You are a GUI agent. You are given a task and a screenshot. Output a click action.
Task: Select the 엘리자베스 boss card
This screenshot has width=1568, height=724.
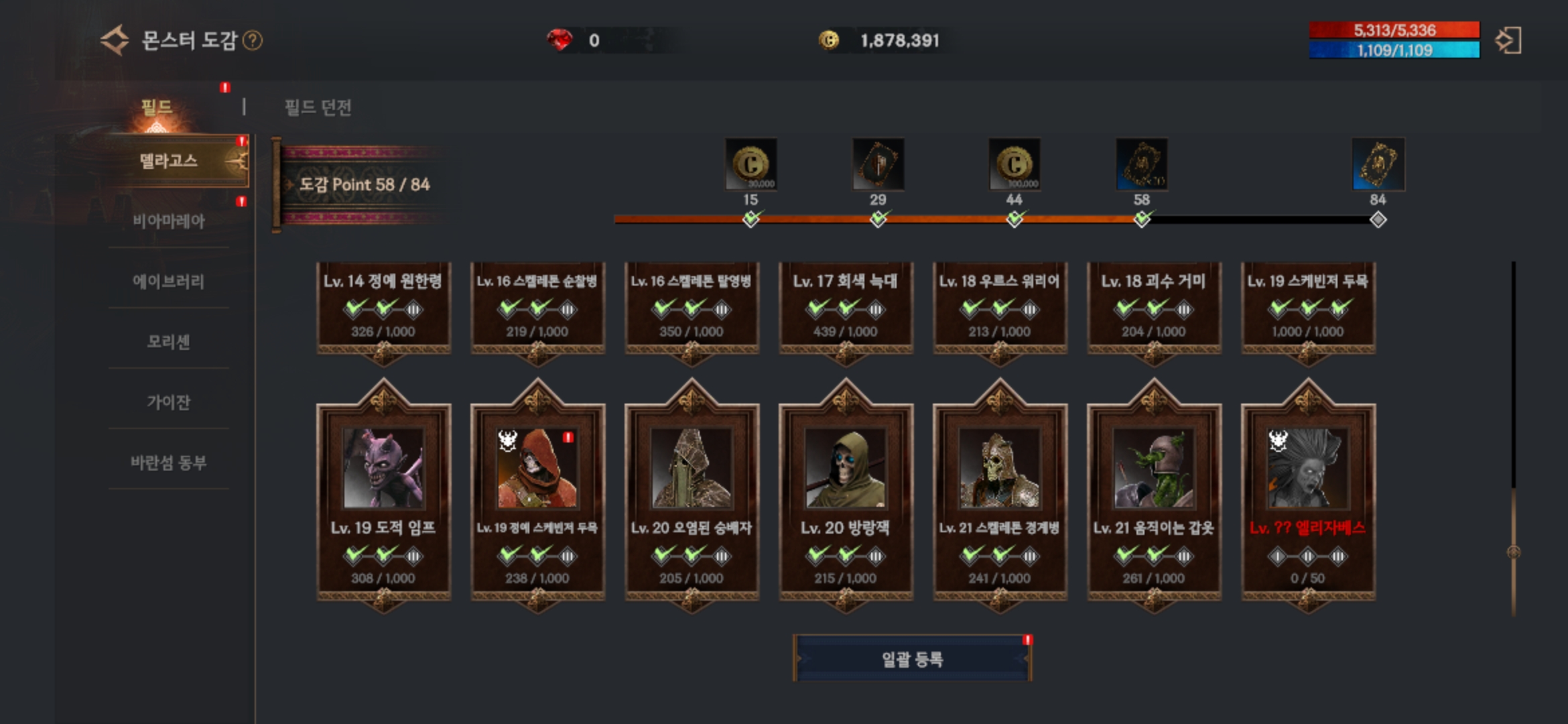point(1308,496)
